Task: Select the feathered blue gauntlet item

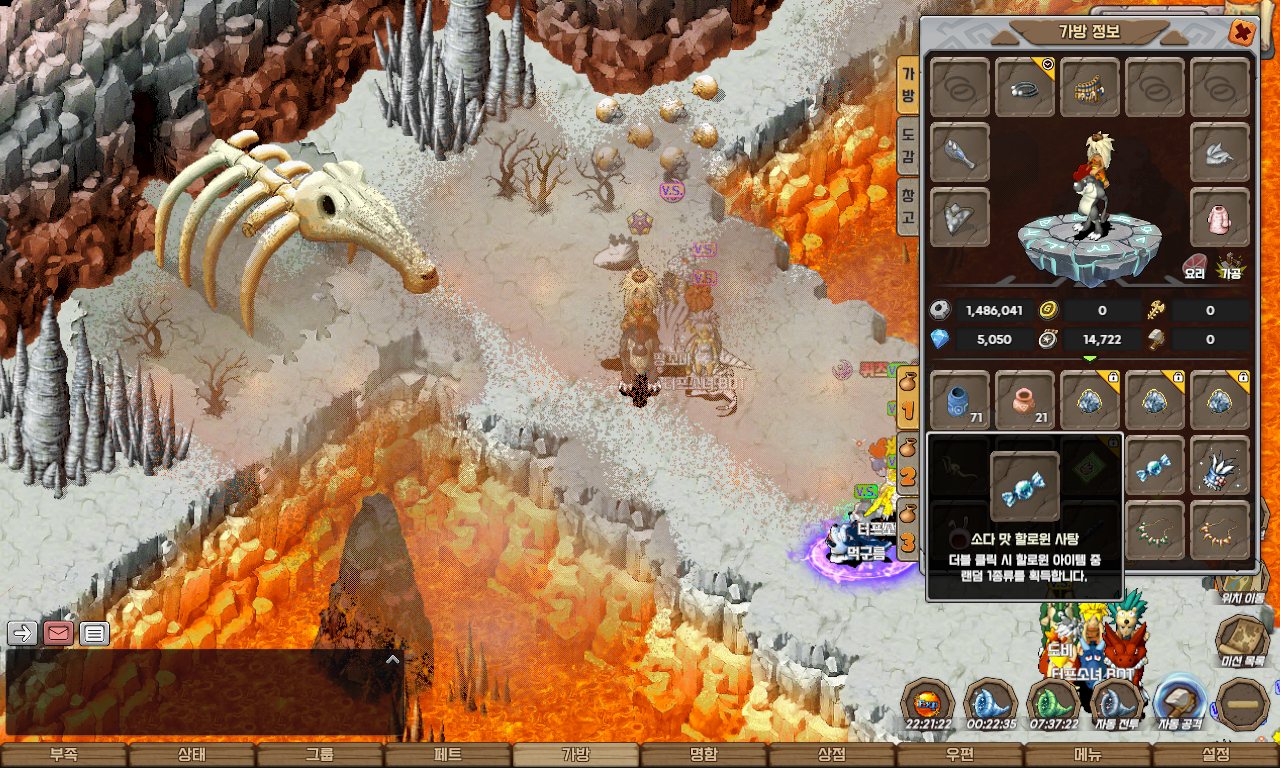Action: click(x=1220, y=466)
